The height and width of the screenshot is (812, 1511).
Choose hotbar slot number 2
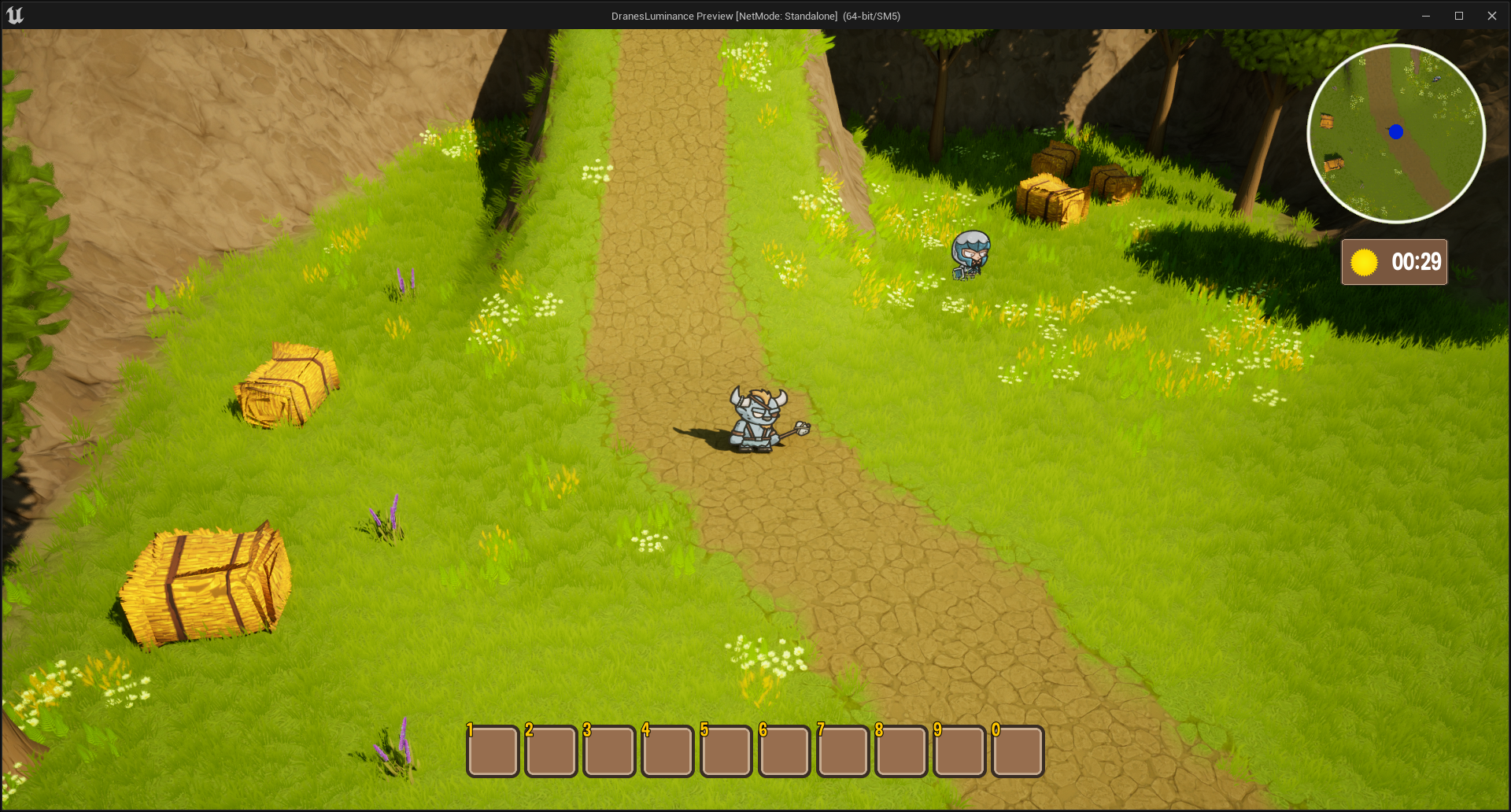click(551, 751)
